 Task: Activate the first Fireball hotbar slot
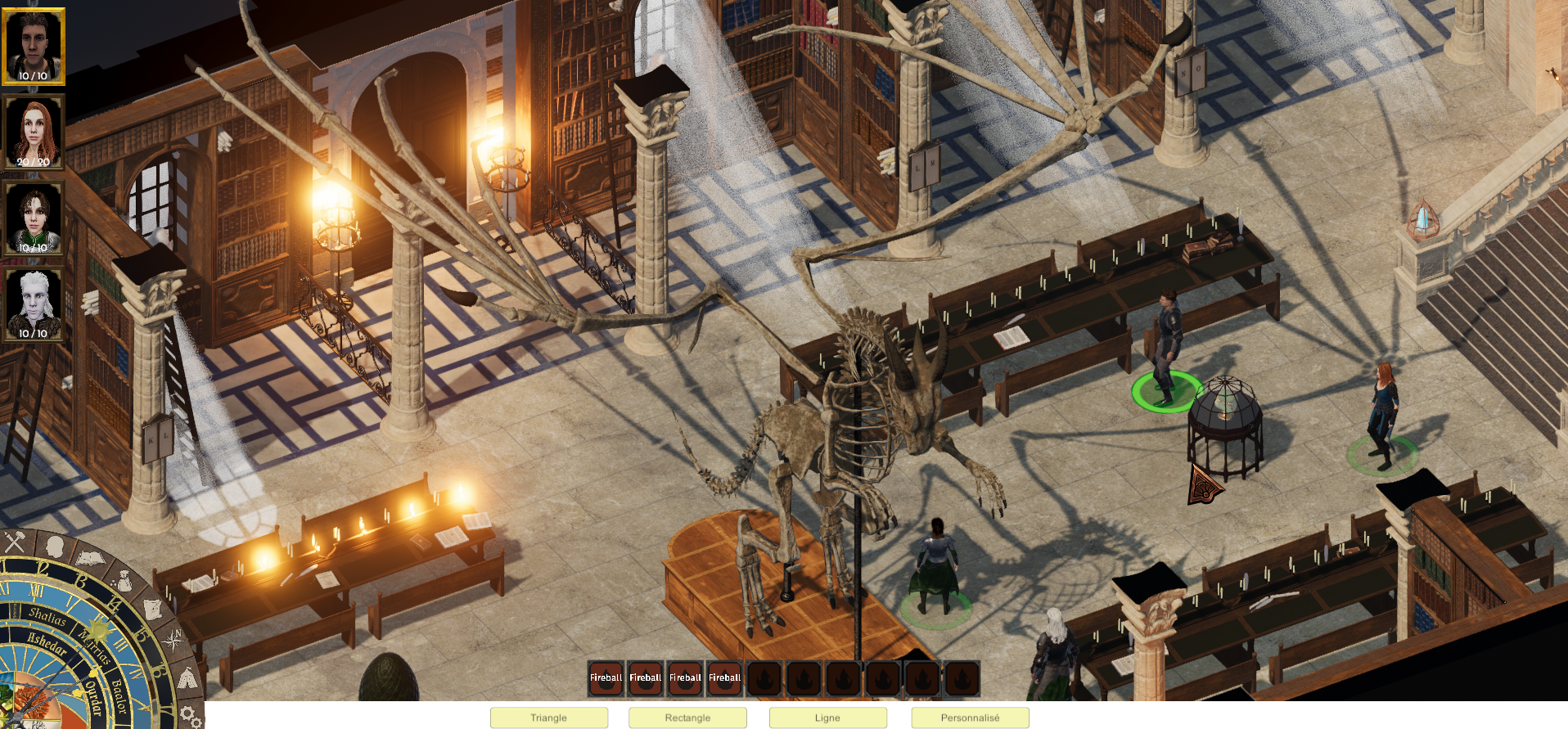[606, 678]
